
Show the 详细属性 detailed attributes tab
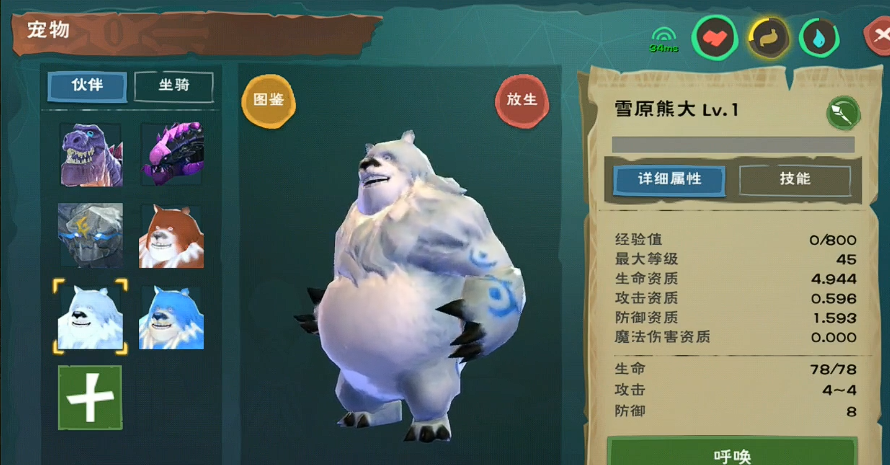669,180
